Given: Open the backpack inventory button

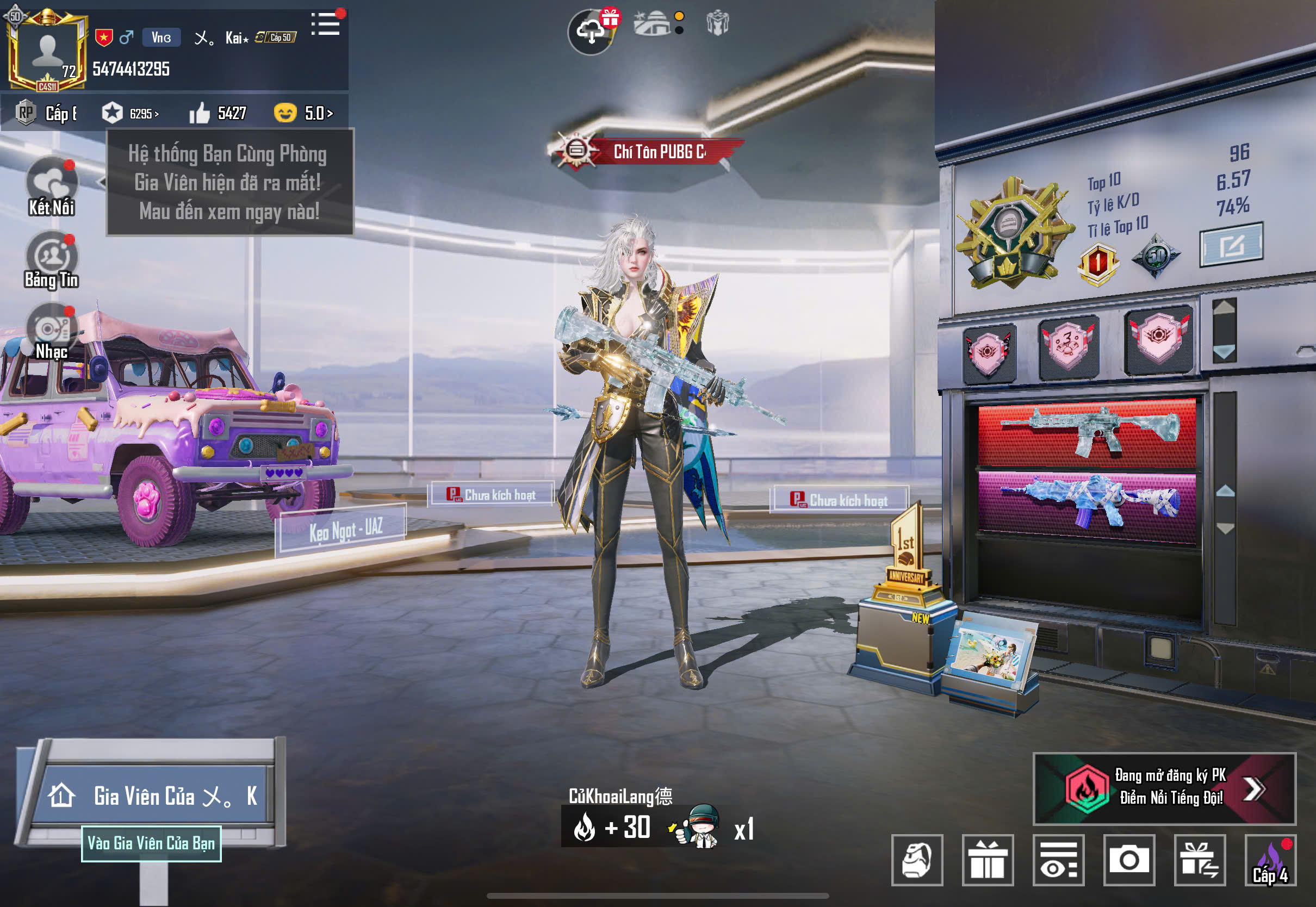Looking at the screenshot, I should point(917,860).
